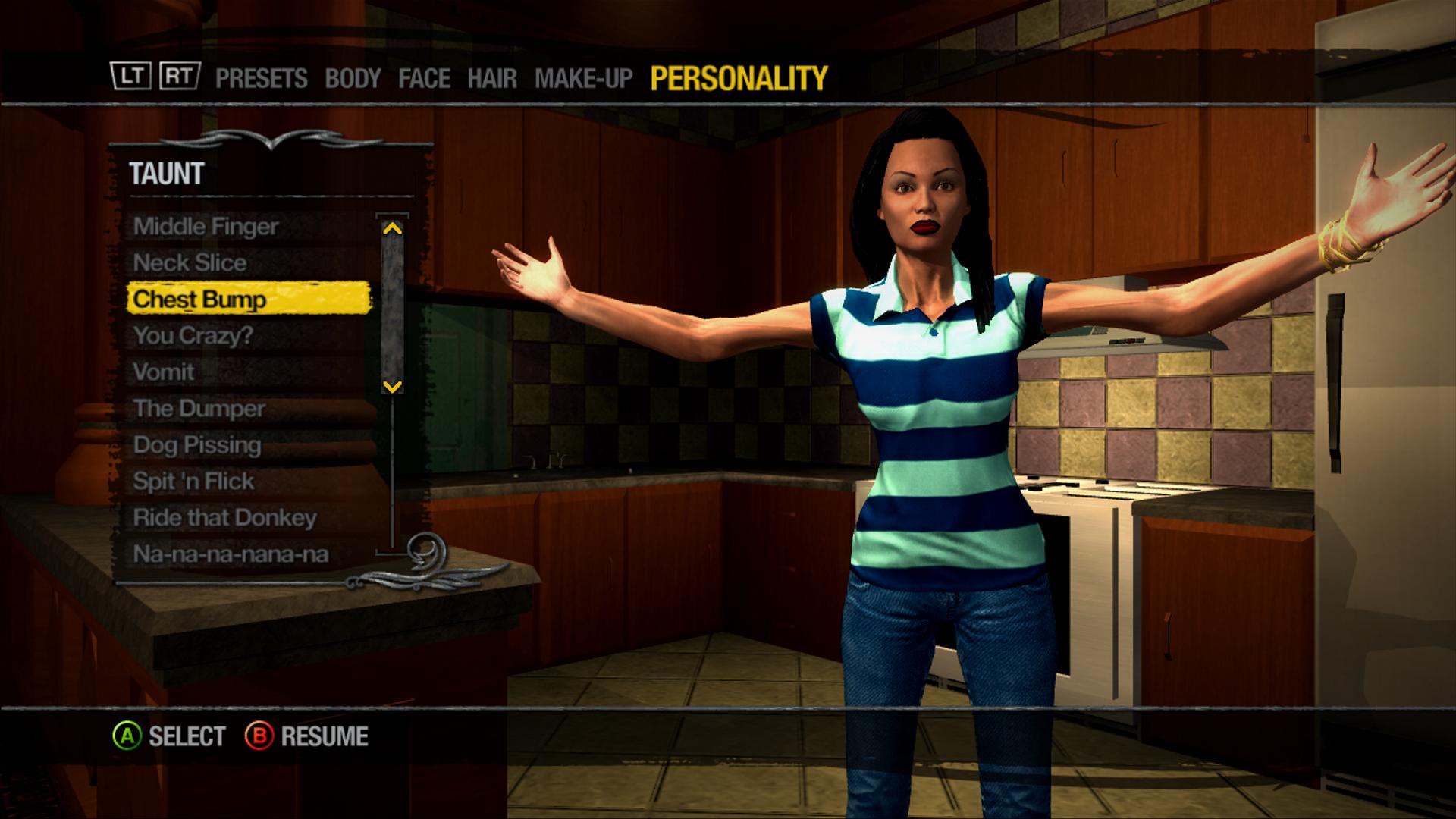This screenshot has height=819, width=1456.
Task: Click the taunt list's up arrow
Action: click(x=392, y=227)
